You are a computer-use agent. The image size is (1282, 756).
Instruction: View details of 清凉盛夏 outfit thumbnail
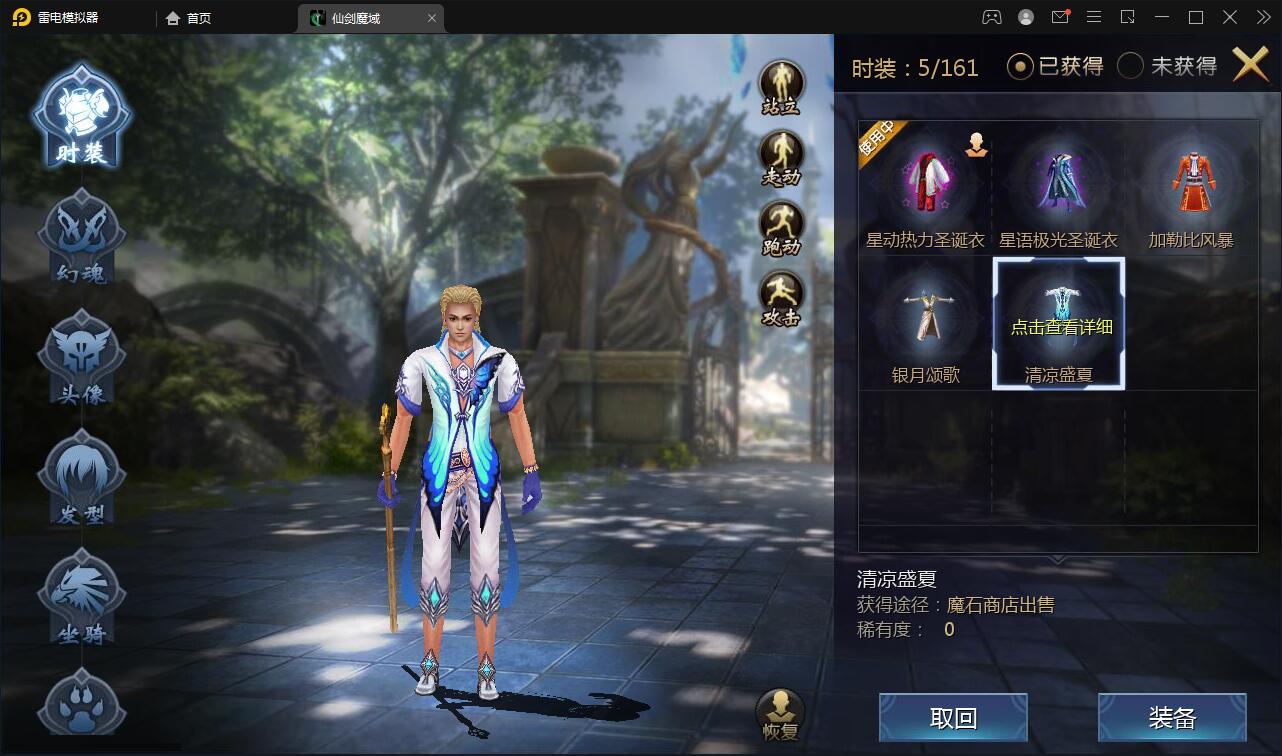coord(1059,322)
